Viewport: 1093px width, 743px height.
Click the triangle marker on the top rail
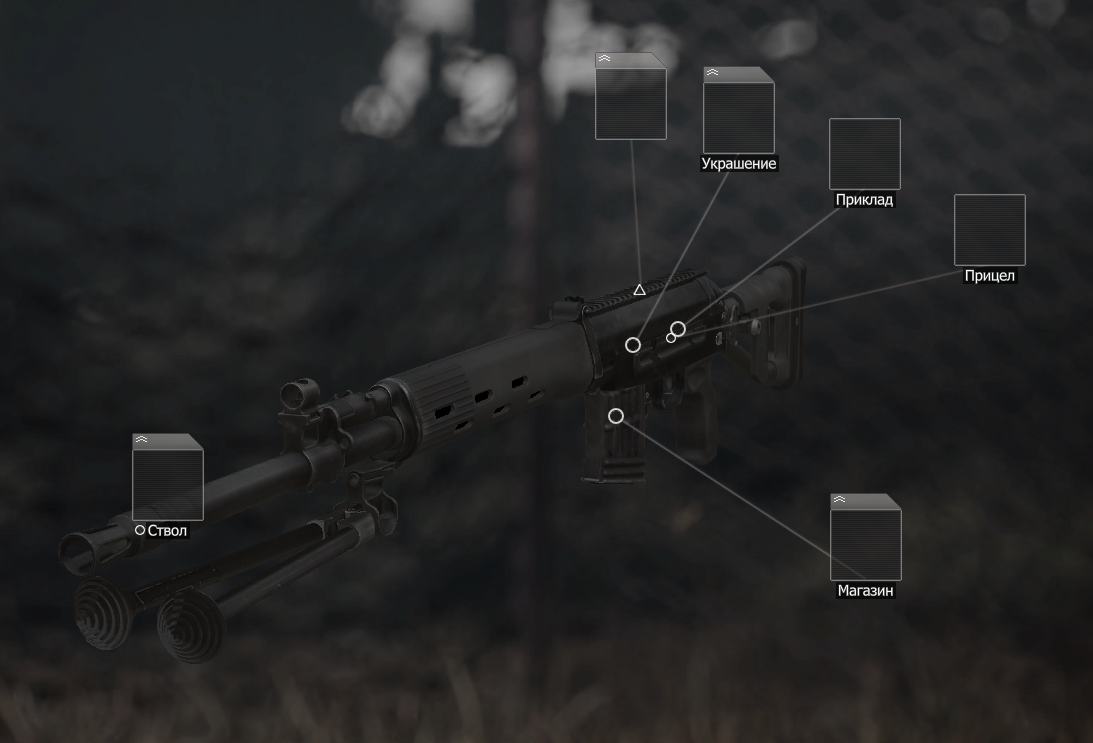[639, 290]
